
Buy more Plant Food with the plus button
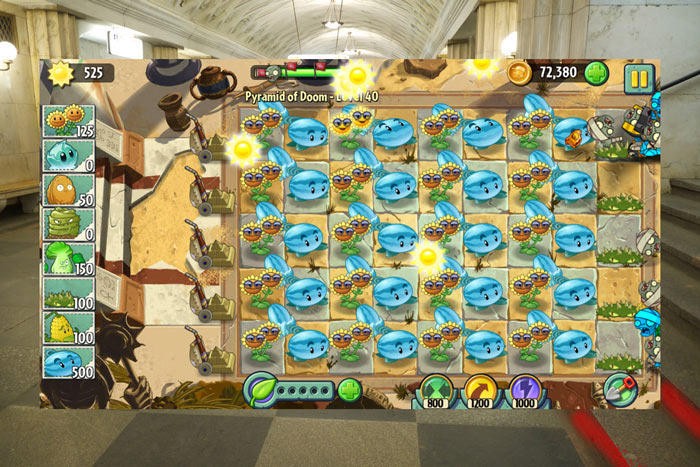tap(349, 389)
